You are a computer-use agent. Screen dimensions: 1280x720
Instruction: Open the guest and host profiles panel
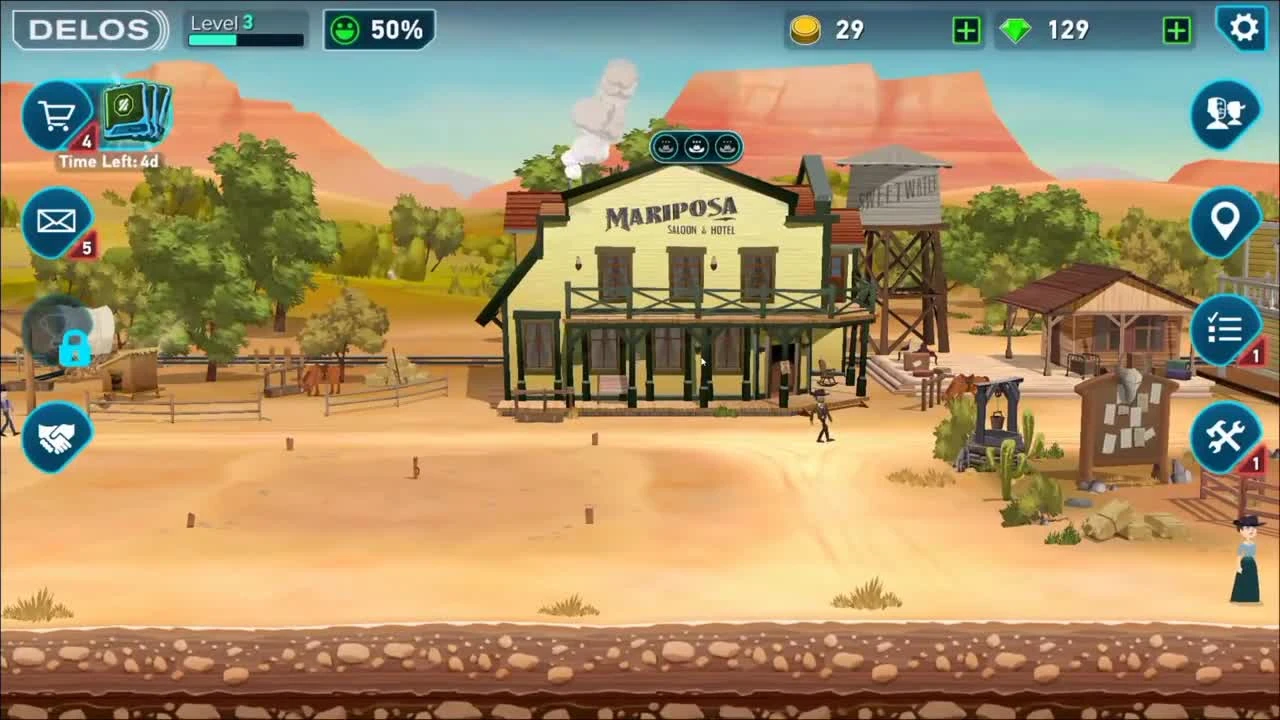pos(1224,114)
